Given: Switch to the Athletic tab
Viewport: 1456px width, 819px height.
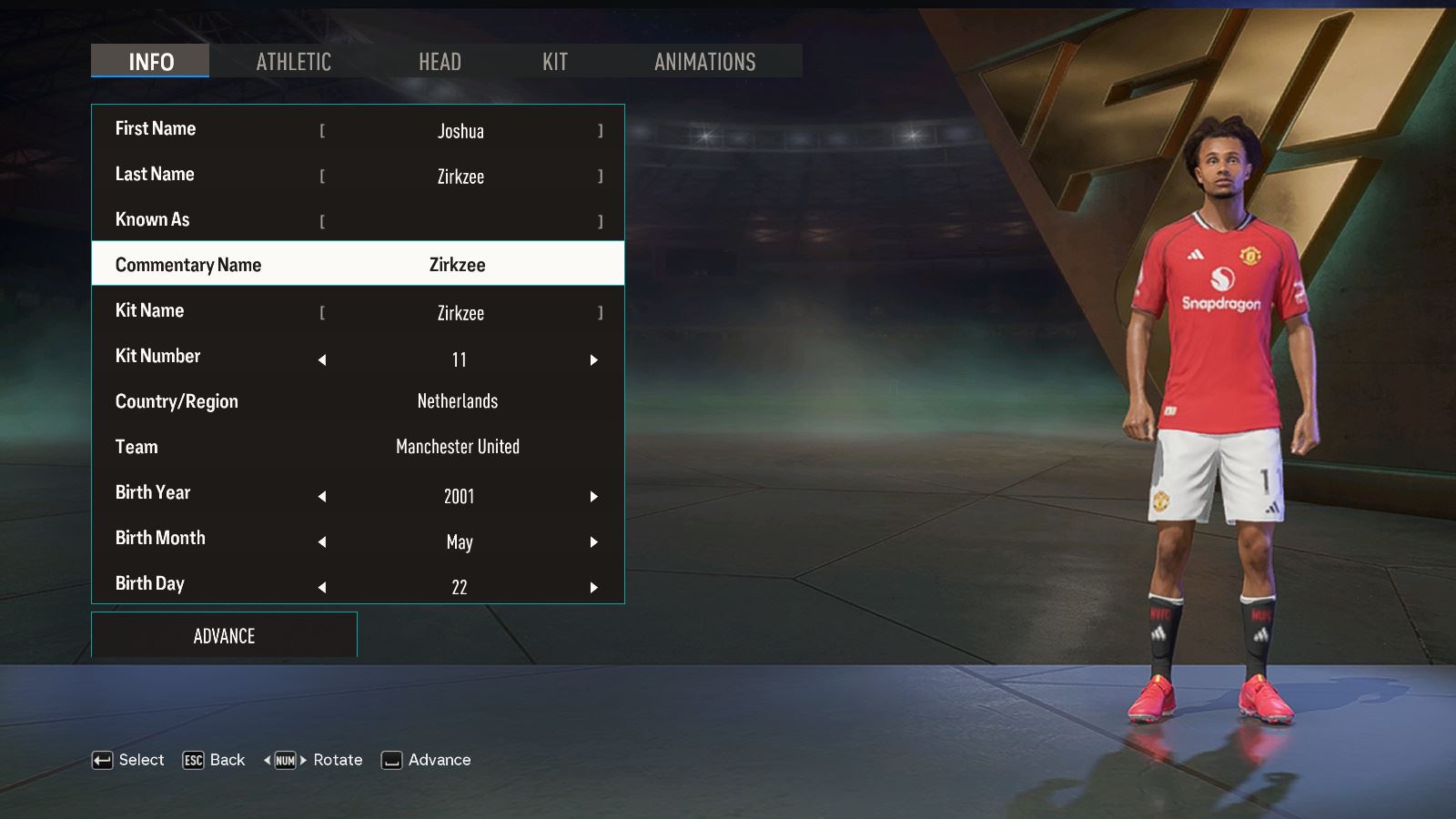Looking at the screenshot, I should [293, 62].
